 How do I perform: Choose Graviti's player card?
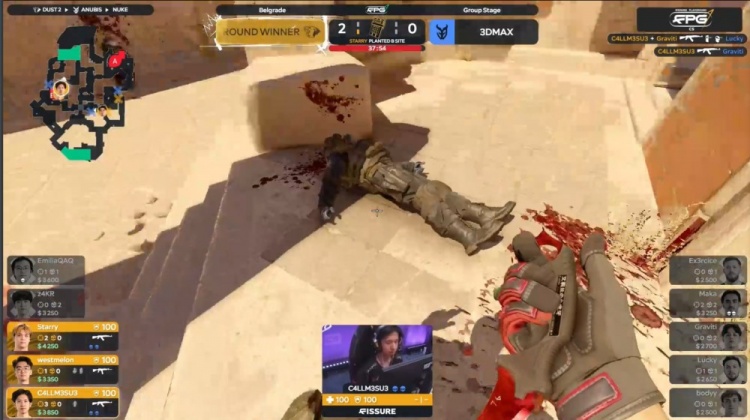coord(707,336)
